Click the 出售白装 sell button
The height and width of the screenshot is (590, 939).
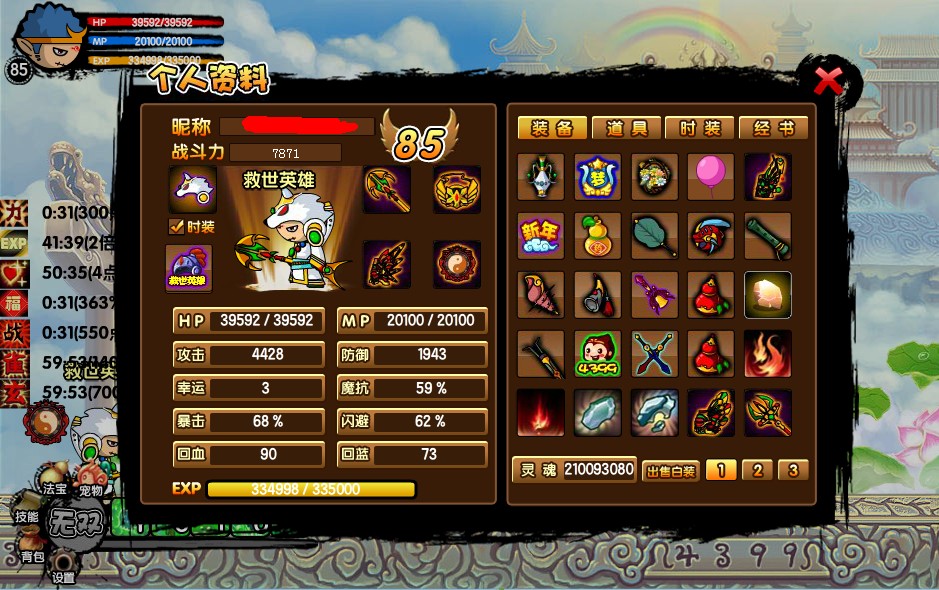coord(669,470)
